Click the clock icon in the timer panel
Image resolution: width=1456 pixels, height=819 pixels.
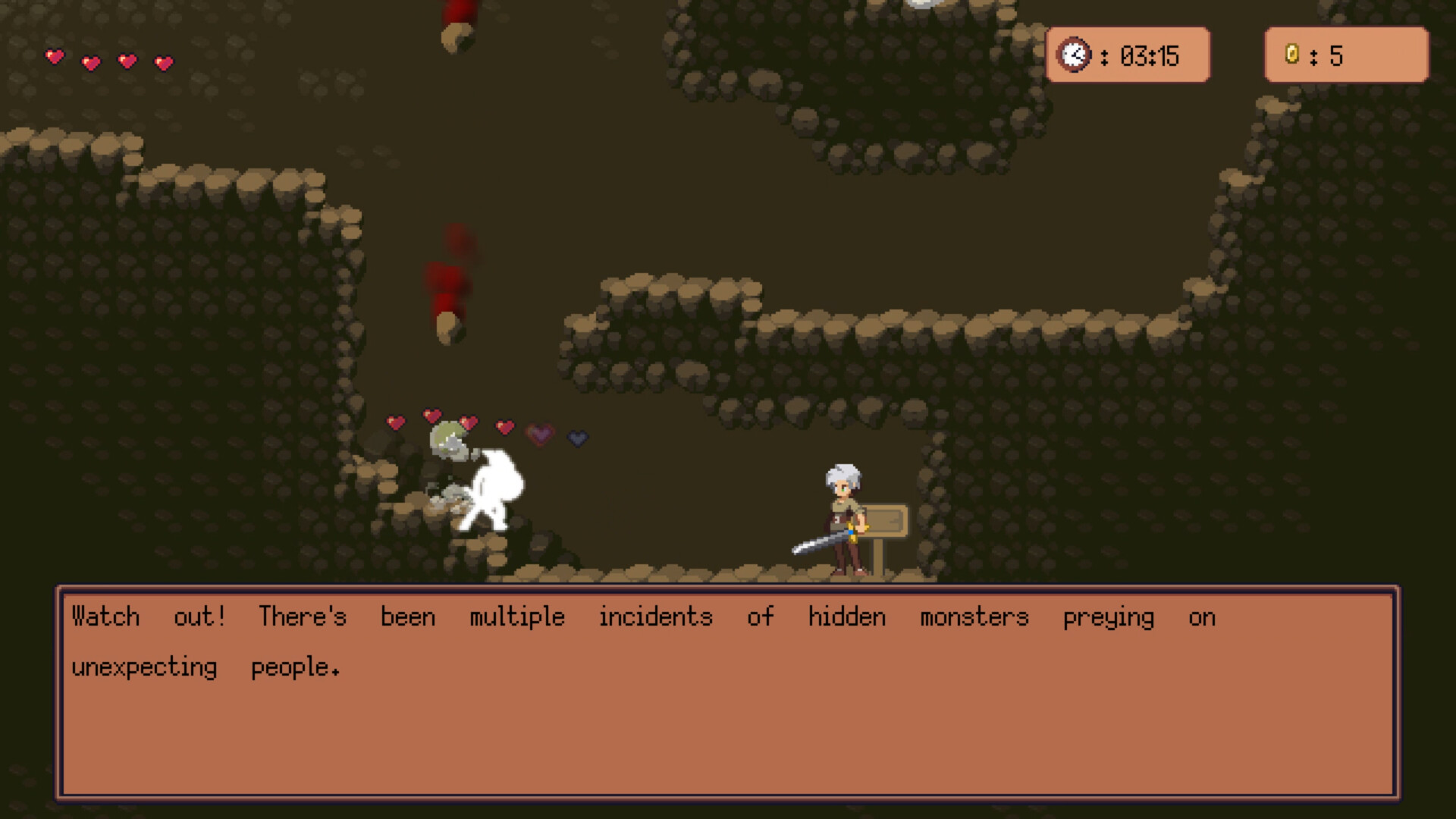click(x=1073, y=55)
